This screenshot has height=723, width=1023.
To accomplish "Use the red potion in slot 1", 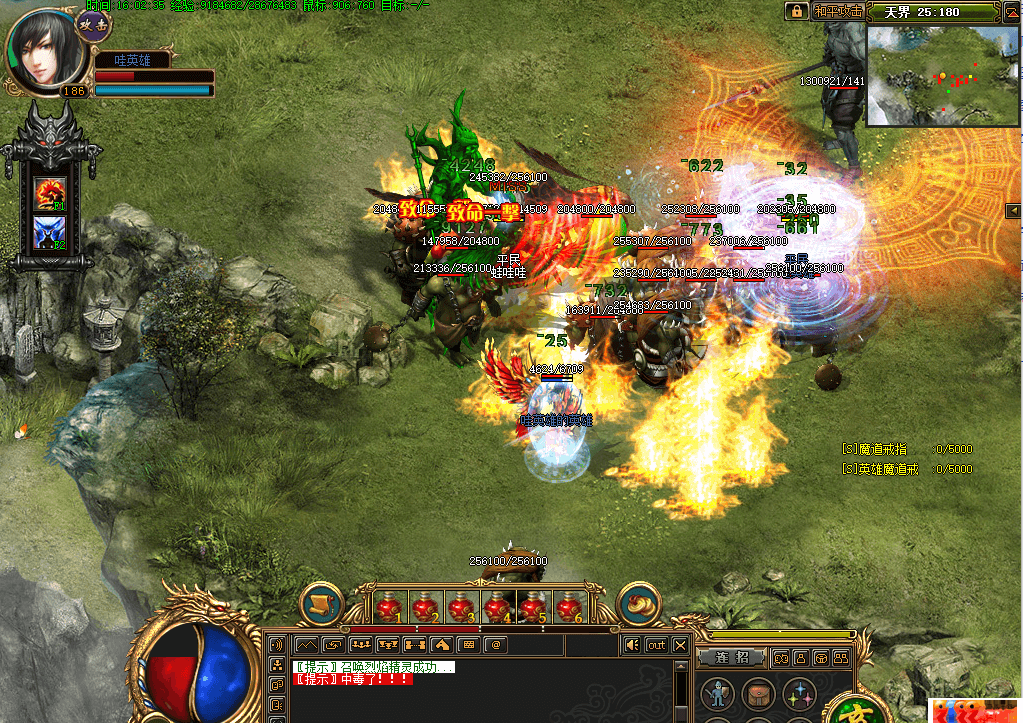I will click(x=389, y=606).
